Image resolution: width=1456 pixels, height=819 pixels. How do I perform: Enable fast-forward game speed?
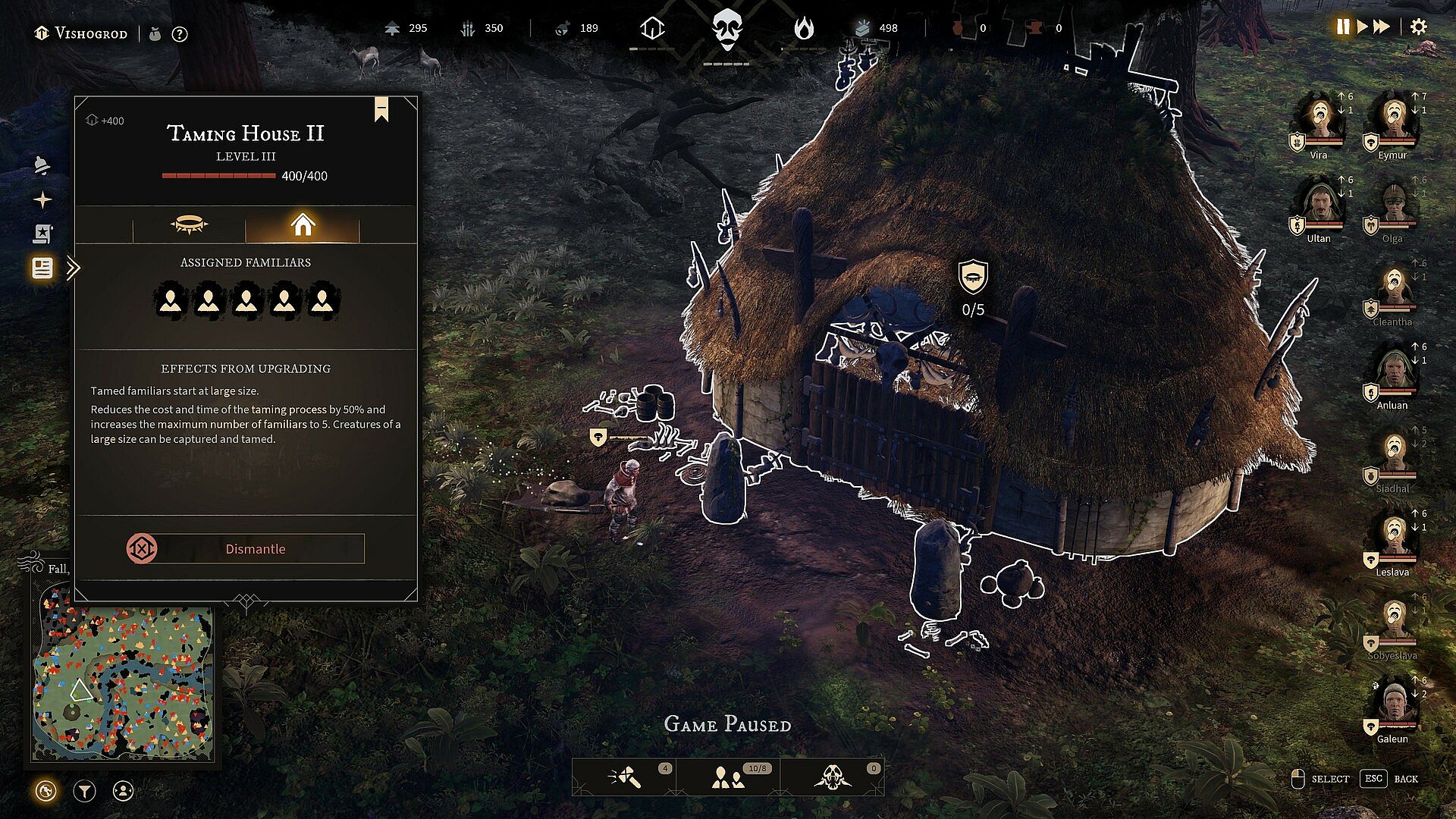coord(1382,27)
